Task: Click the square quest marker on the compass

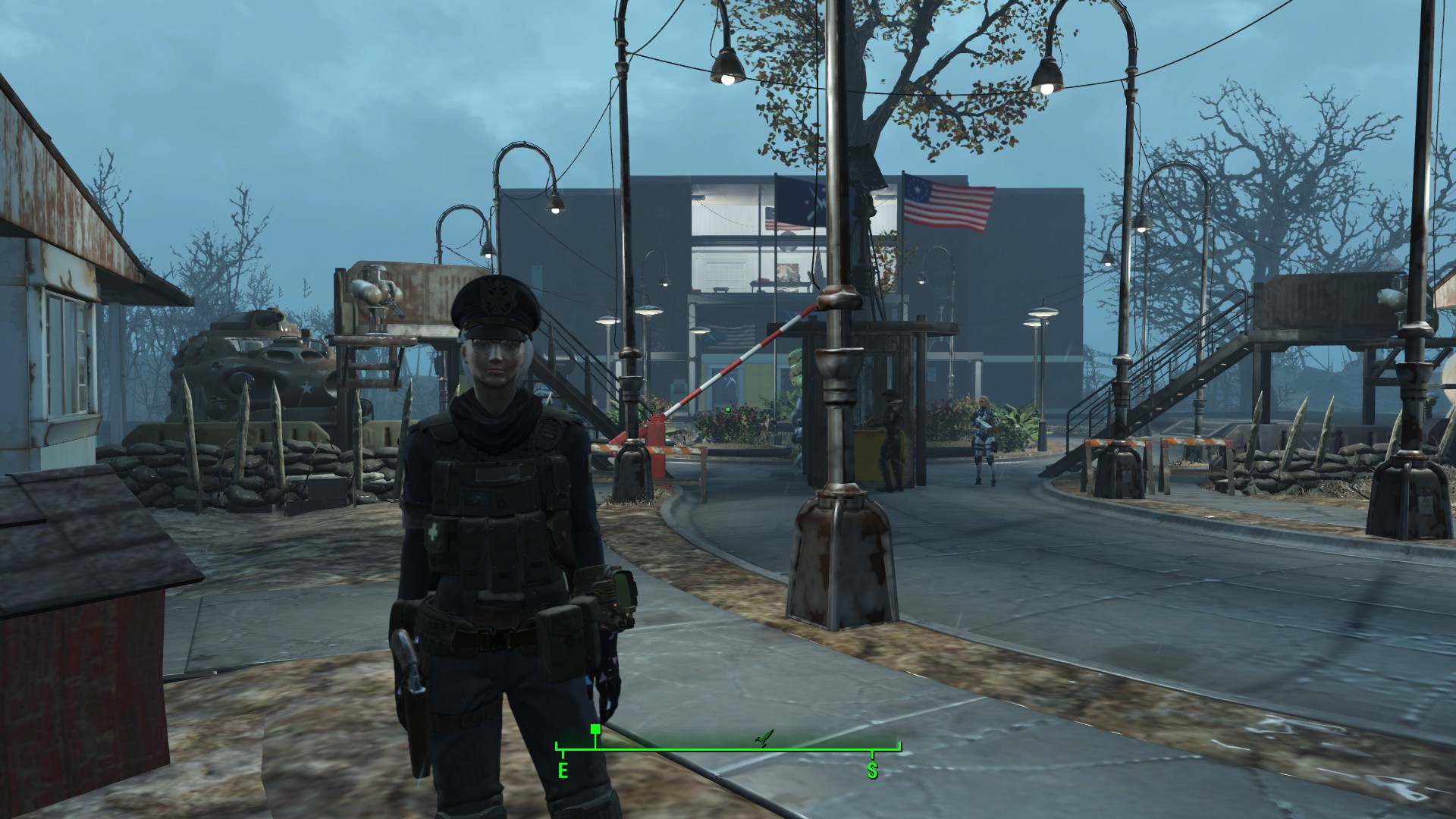Action: [x=595, y=730]
